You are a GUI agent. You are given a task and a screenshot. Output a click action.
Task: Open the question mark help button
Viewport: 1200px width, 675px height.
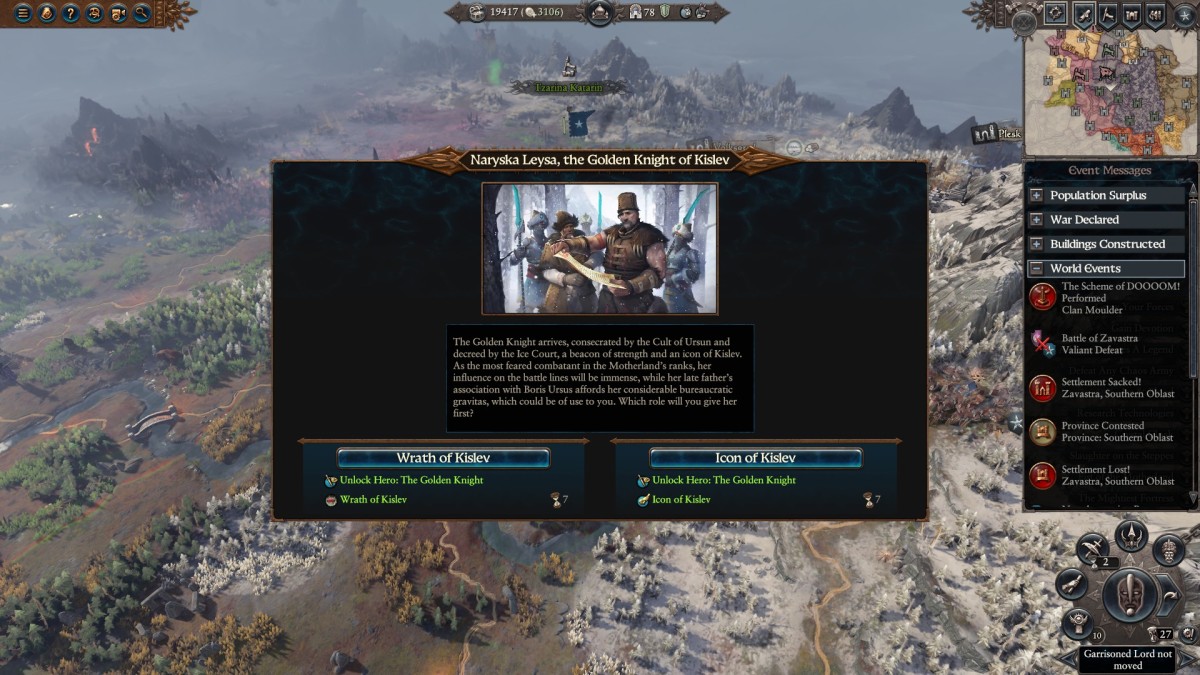tap(70, 13)
